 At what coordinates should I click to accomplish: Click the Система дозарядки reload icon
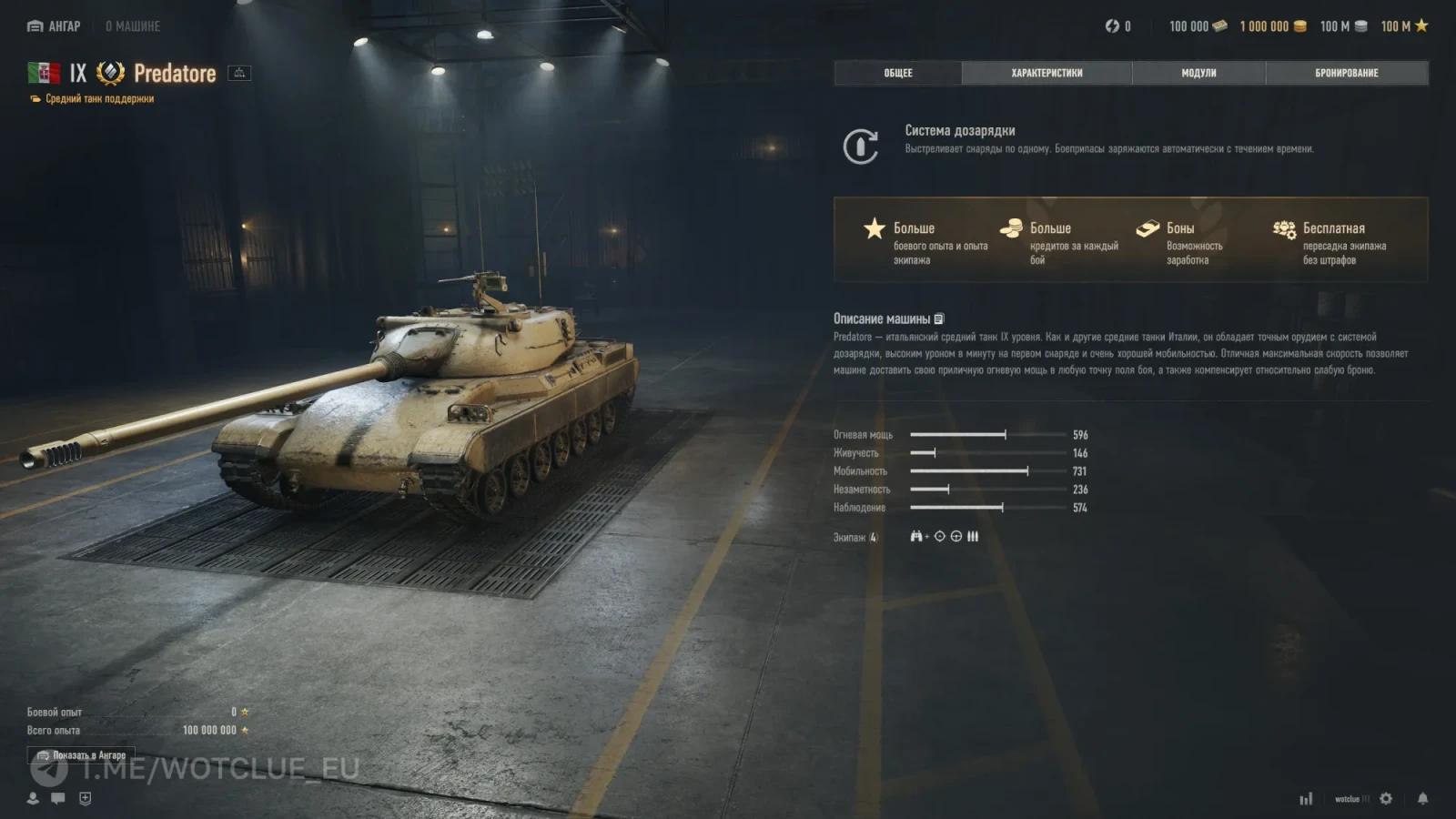pyautogui.click(x=860, y=146)
